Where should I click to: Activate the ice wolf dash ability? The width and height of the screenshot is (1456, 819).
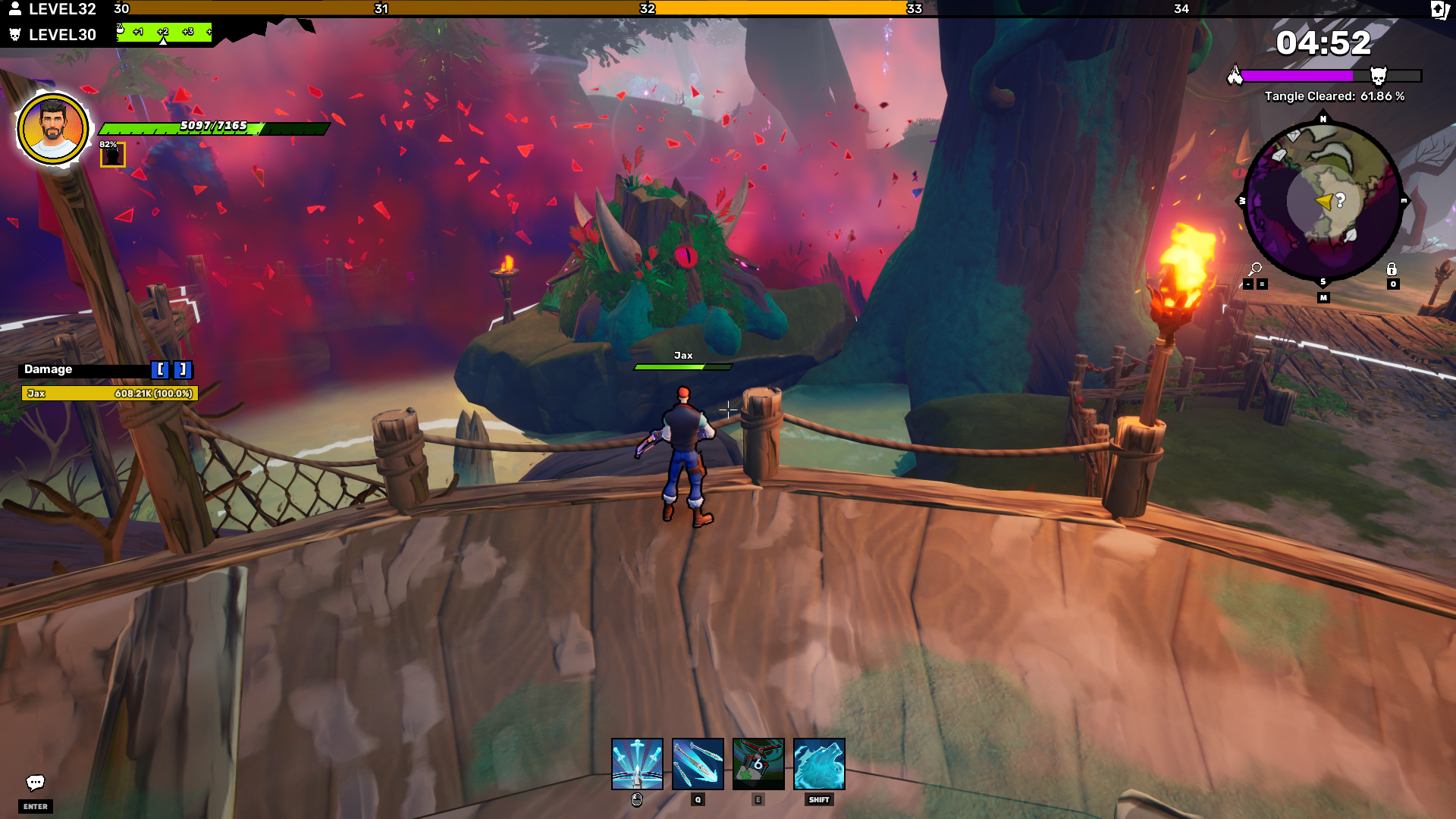click(x=819, y=764)
